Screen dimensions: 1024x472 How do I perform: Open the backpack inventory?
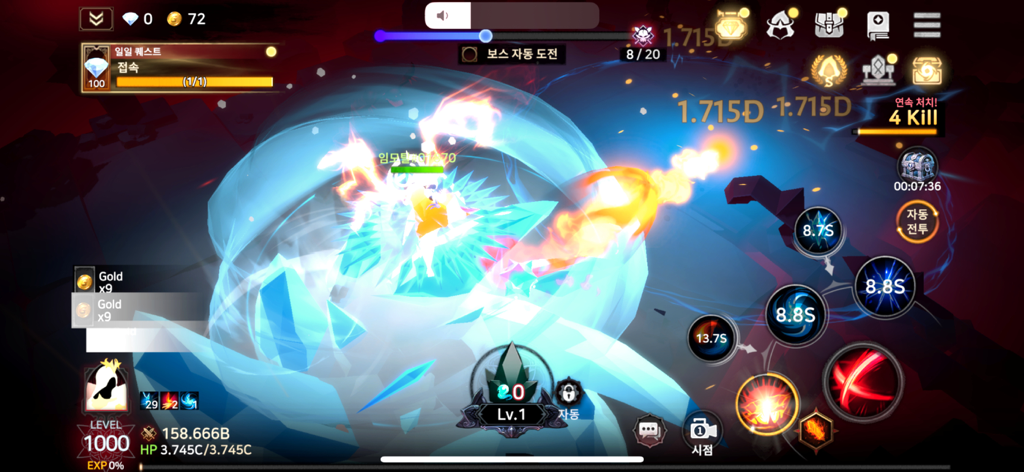click(830, 25)
